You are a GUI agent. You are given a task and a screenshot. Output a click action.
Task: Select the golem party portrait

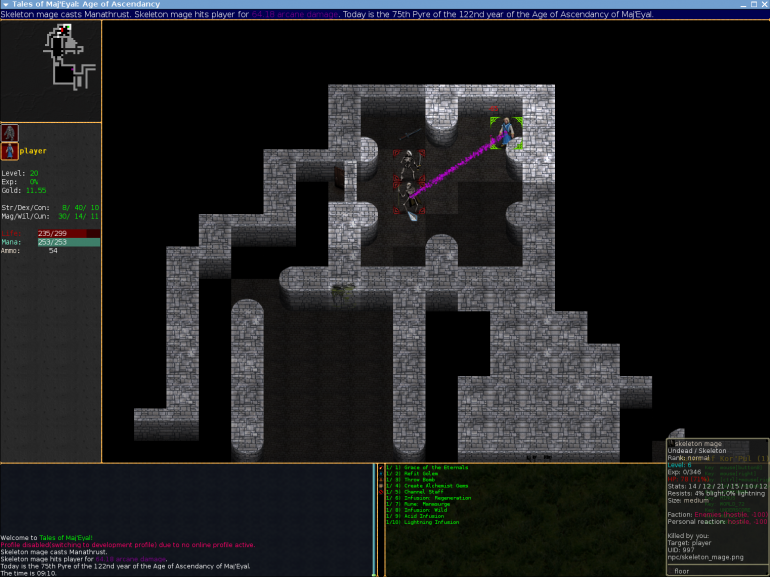click(x=10, y=133)
